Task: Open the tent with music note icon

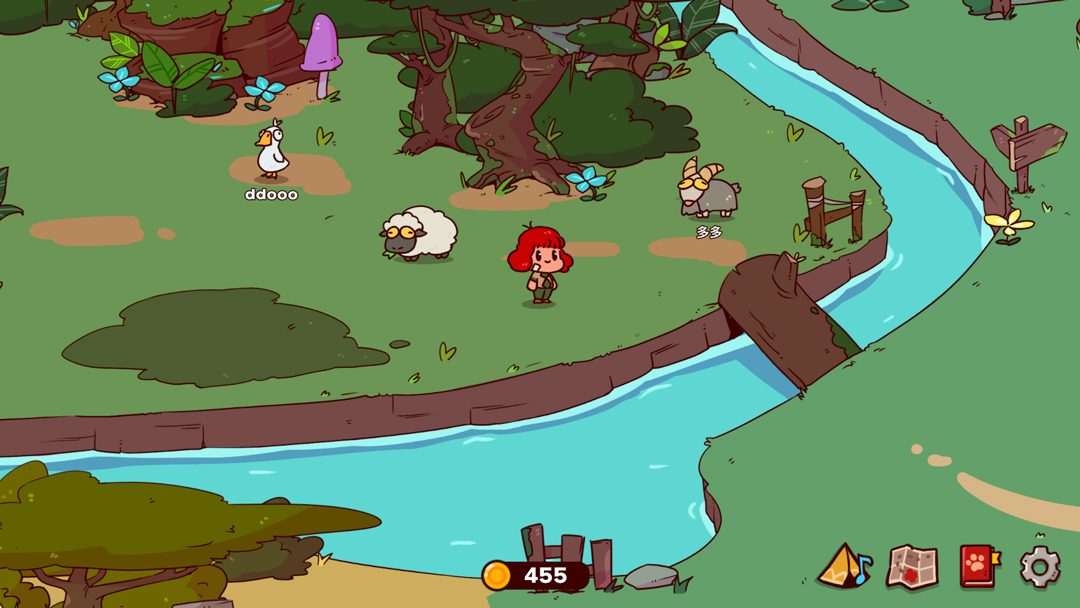Action: [844, 567]
